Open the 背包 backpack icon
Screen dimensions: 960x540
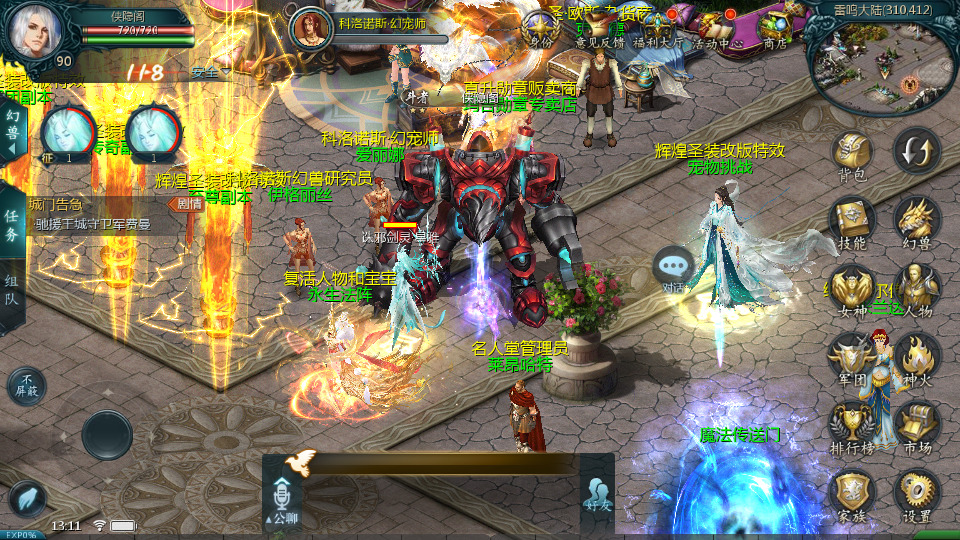click(852, 153)
